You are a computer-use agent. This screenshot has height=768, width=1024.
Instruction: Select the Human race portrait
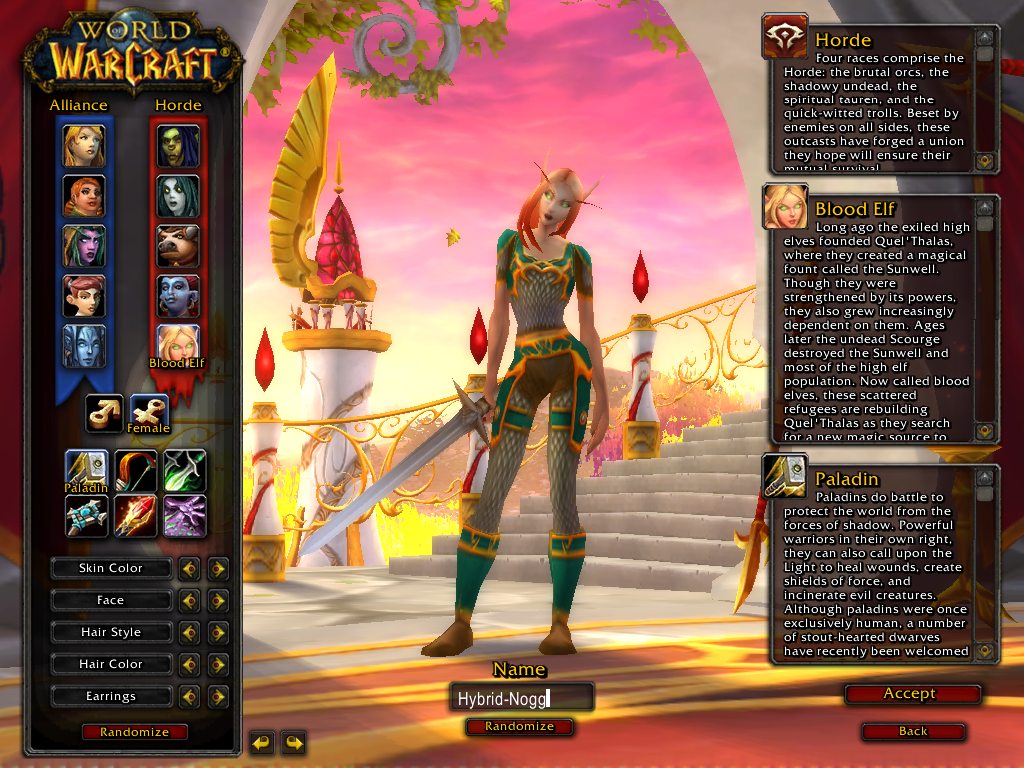[84, 146]
